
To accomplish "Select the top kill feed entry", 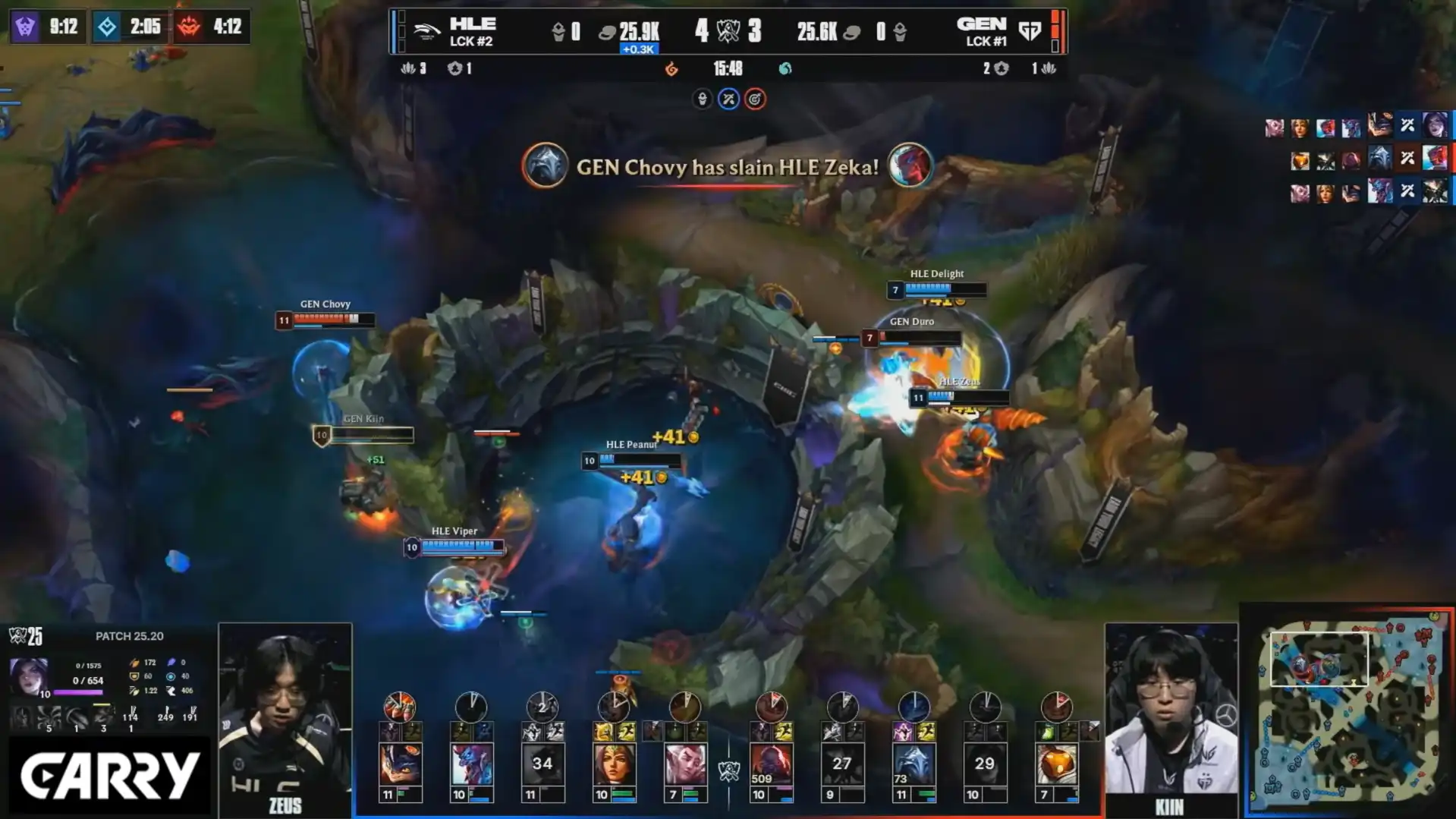I will pyautogui.click(x=1358, y=126).
